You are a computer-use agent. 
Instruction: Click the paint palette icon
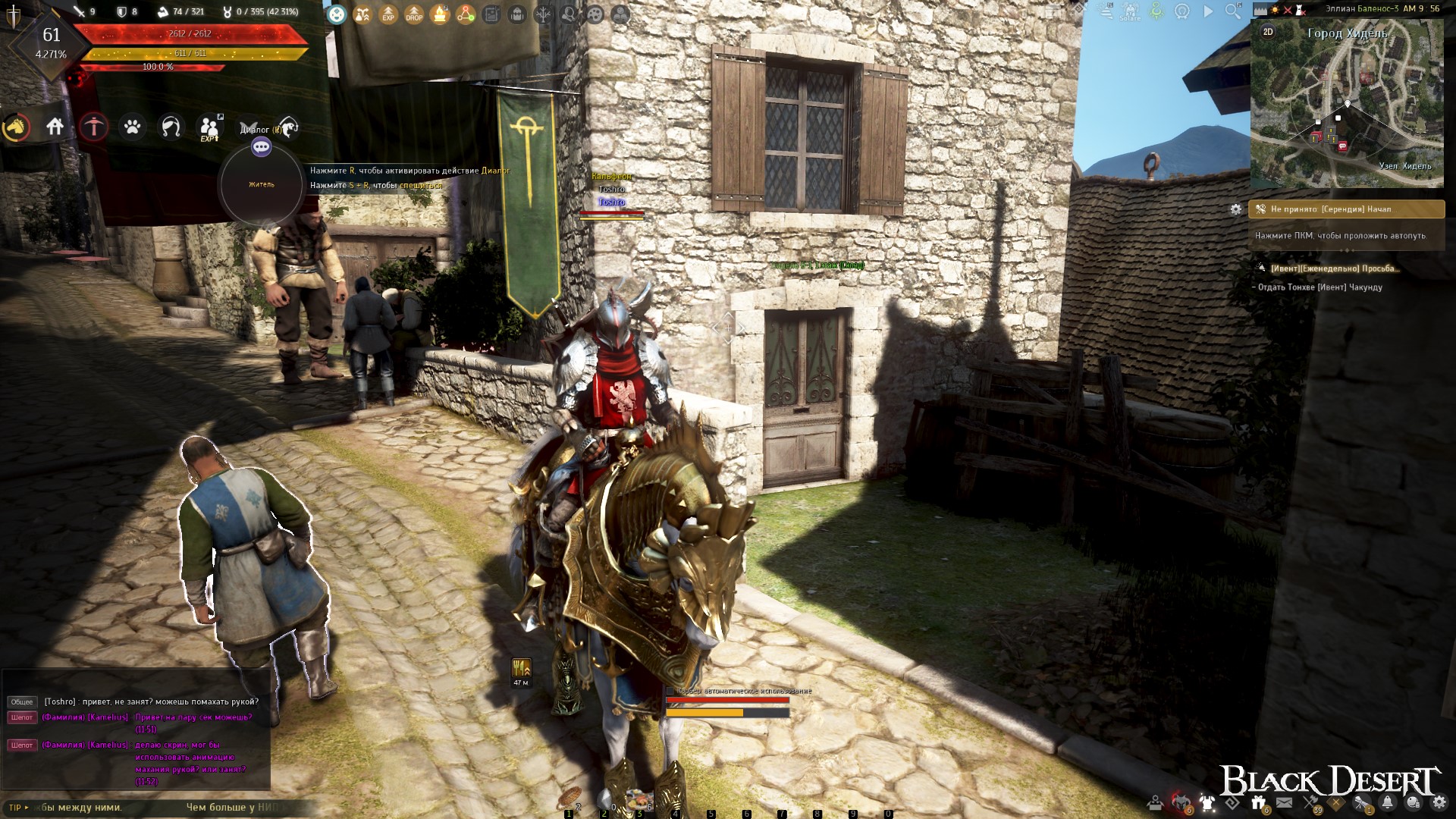pos(595,14)
